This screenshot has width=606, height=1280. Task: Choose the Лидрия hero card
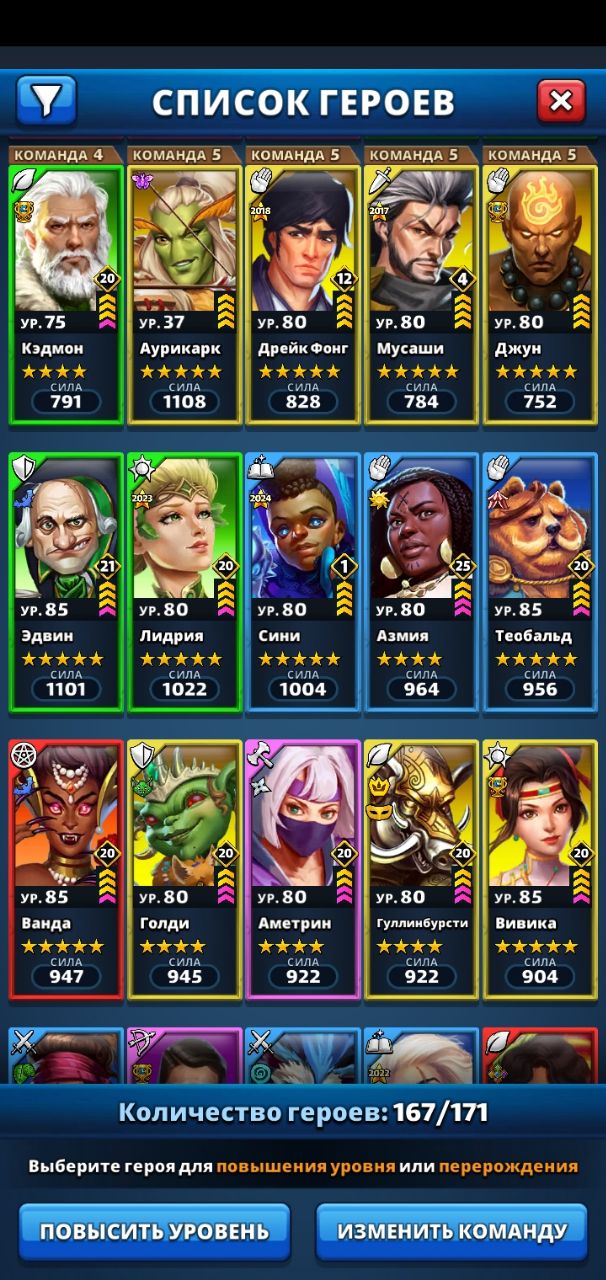tap(184, 581)
